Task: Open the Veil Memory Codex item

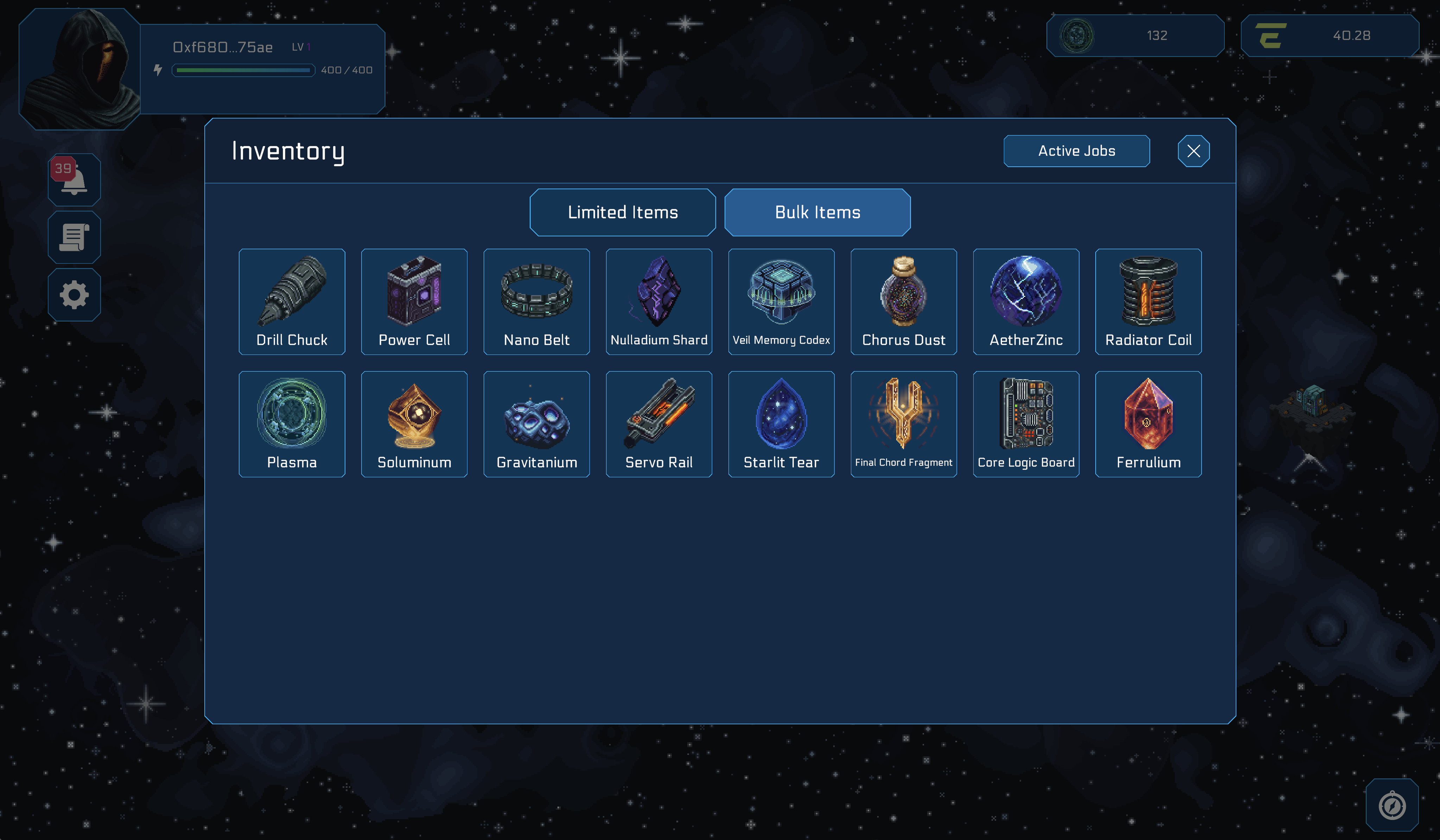Action: (x=780, y=302)
